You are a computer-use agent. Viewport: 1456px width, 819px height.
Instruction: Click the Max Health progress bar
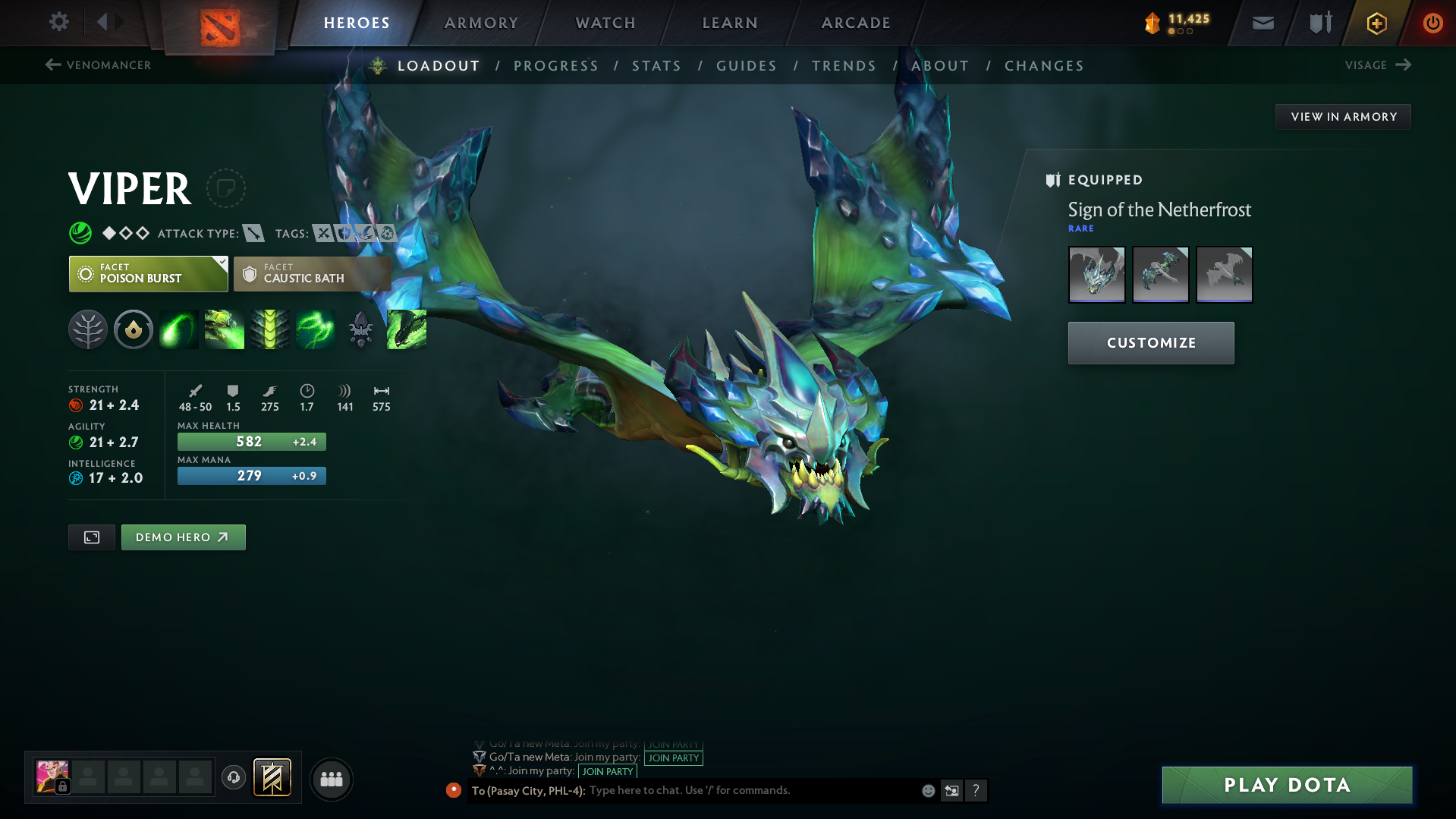click(251, 441)
